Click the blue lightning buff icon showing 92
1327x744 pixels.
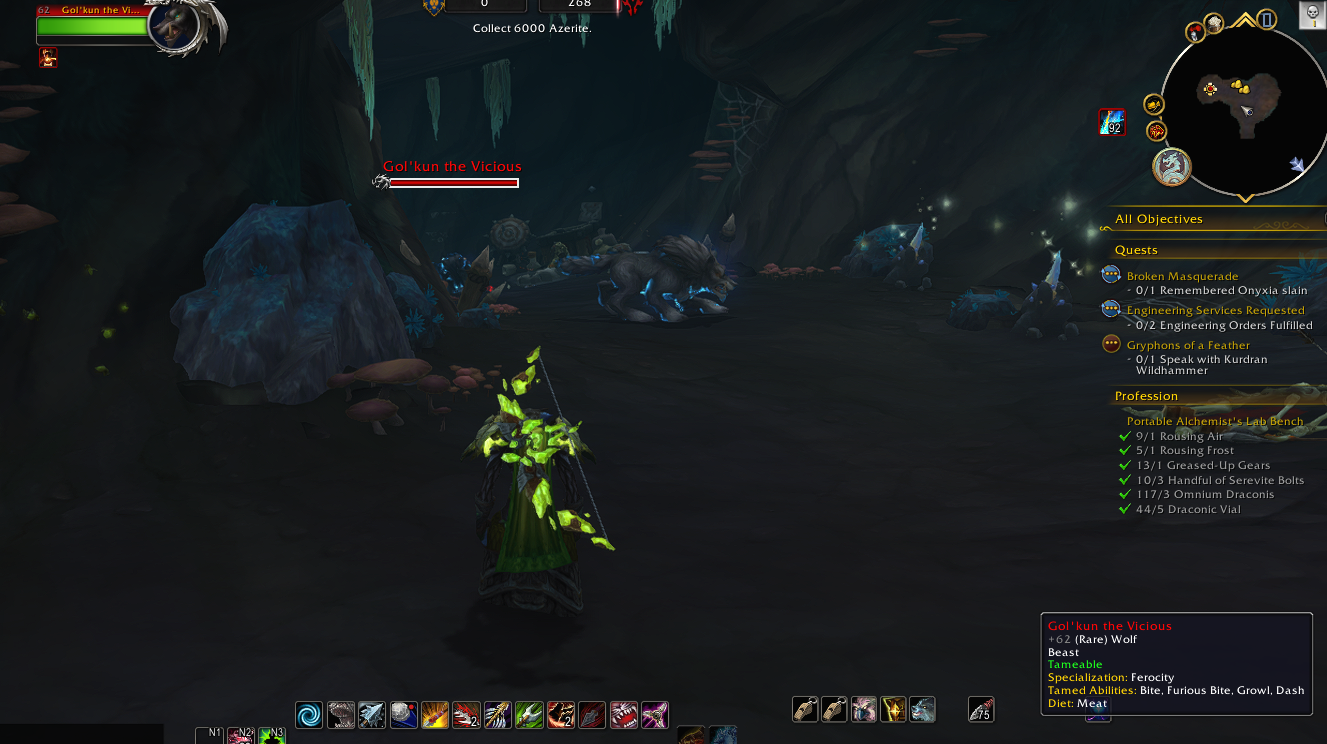point(1112,122)
